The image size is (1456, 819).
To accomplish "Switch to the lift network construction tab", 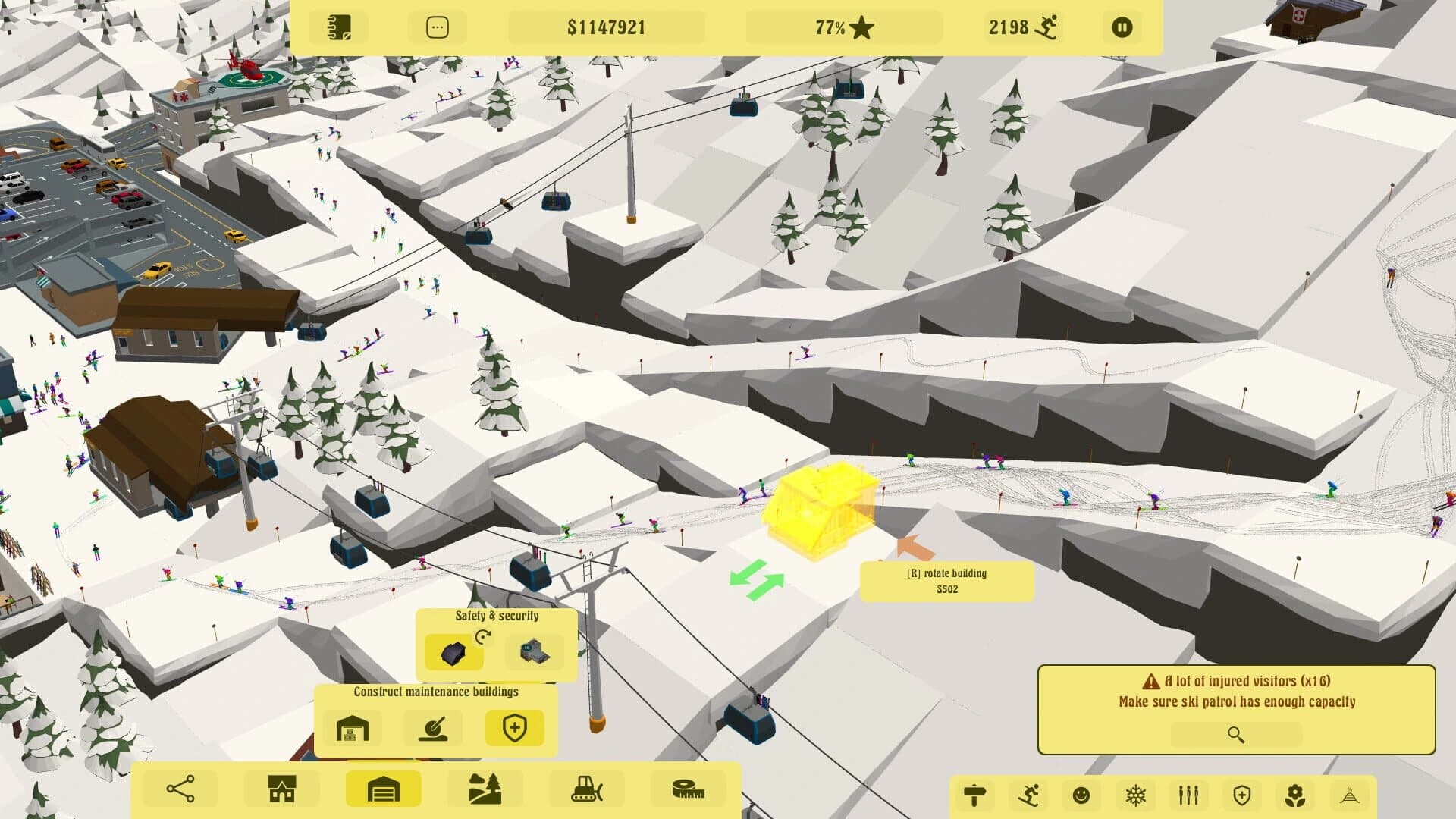I will tap(177, 788).
